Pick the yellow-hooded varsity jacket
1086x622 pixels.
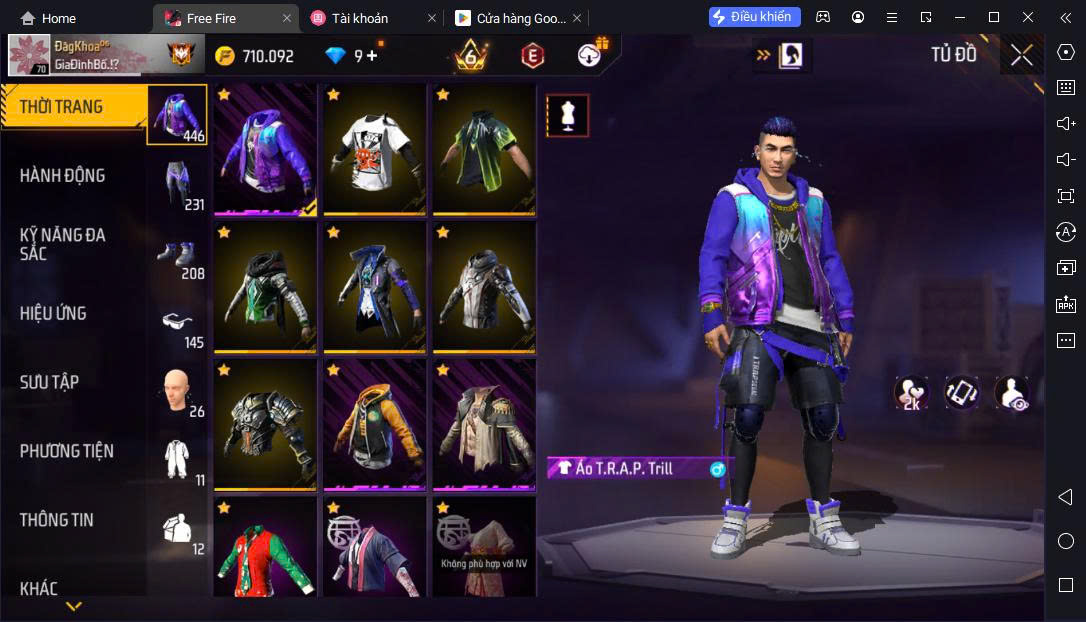pos(373,424)
